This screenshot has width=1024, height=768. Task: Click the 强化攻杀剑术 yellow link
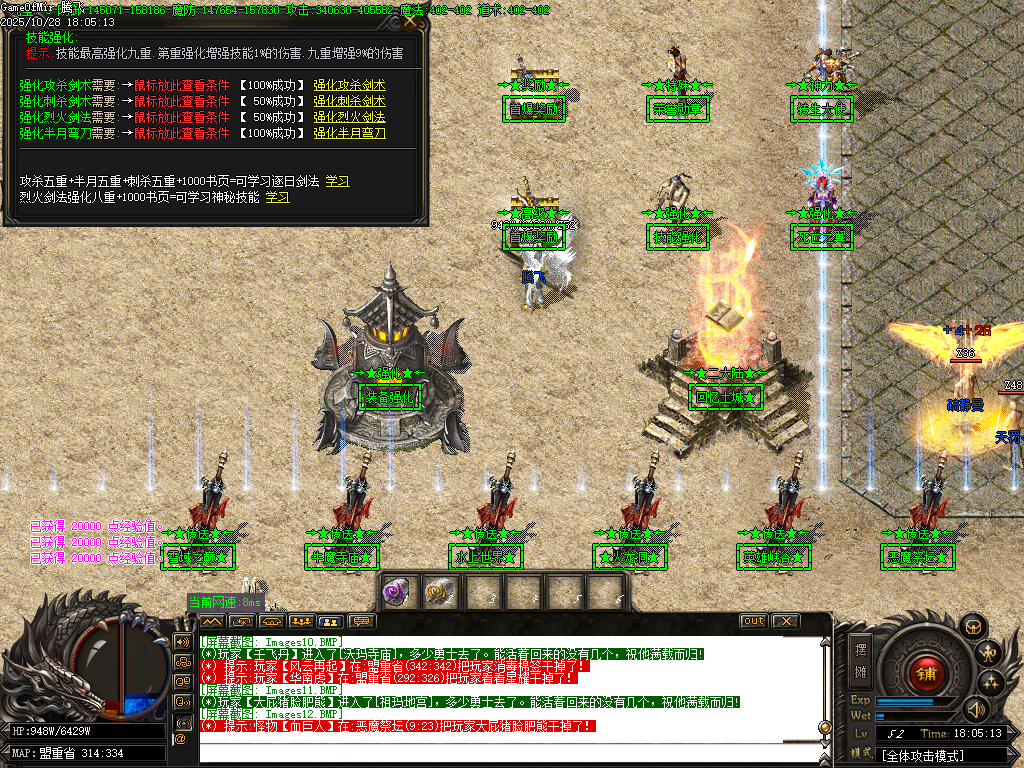point(349,85)
